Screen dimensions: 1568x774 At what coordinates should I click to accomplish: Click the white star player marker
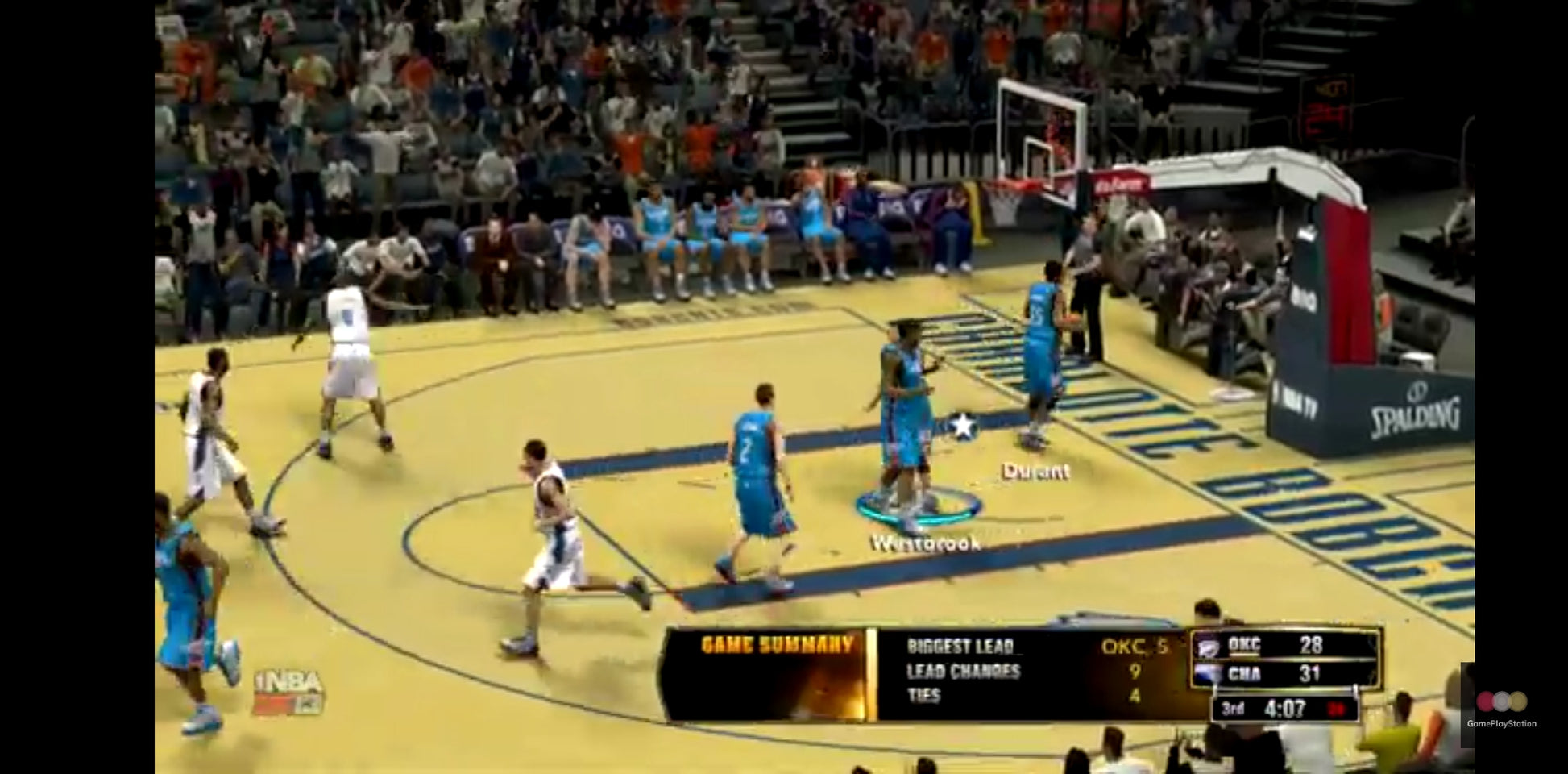pos(962,425)
